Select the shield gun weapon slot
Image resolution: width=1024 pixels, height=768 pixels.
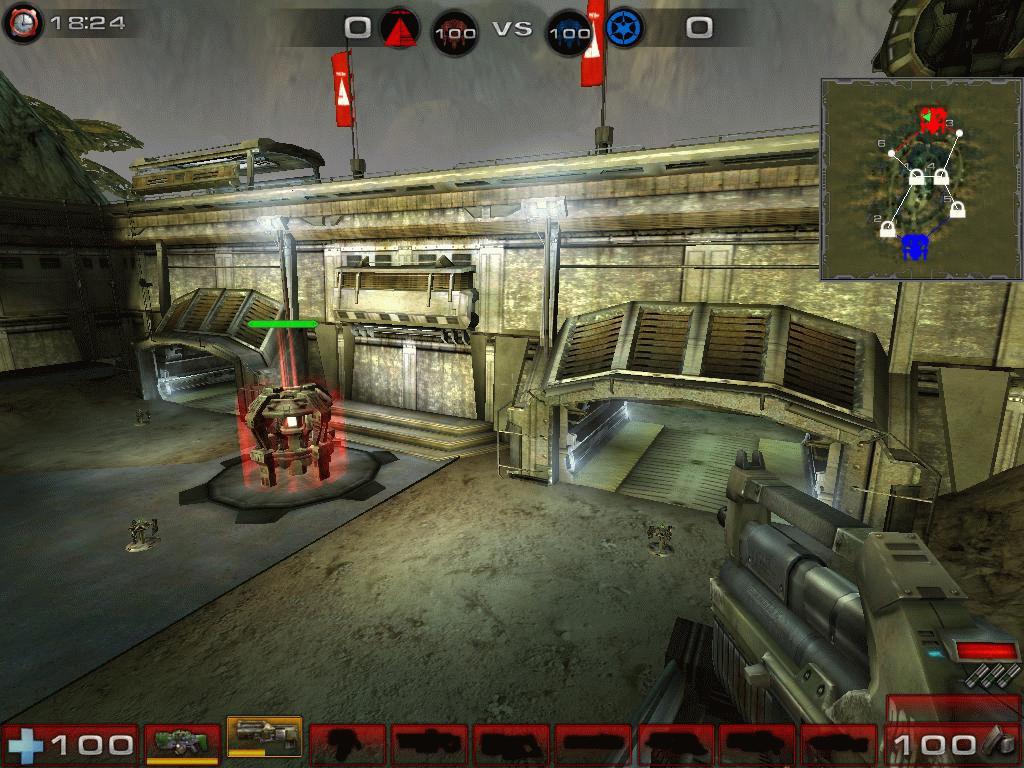(x=182, y=743)
